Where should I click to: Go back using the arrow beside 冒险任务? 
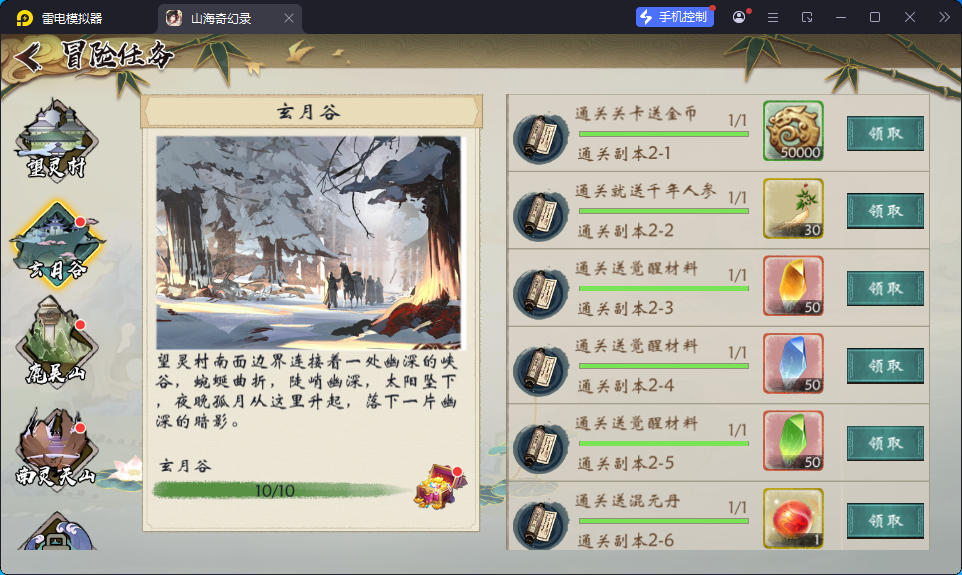point(28,58)
